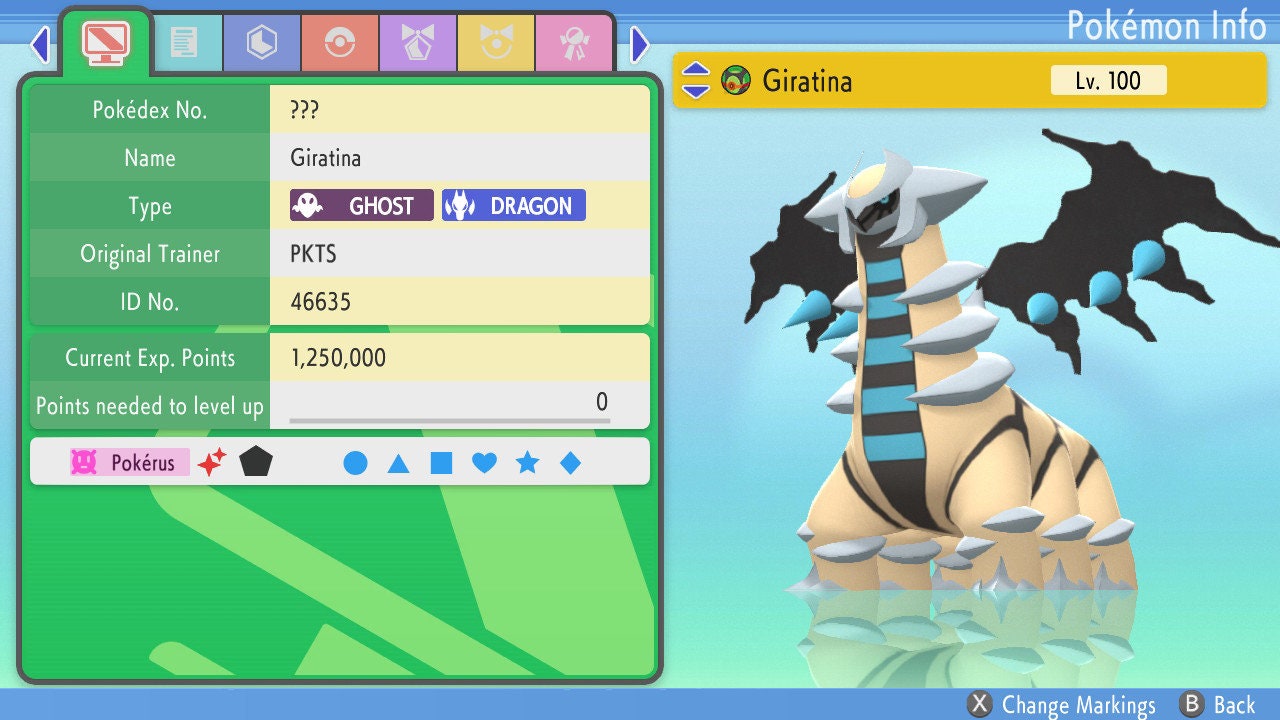Cycle Pokémon with the up-down arrows by Giratina
Viewport: 1280px width, 720px height.
point(696,80)
